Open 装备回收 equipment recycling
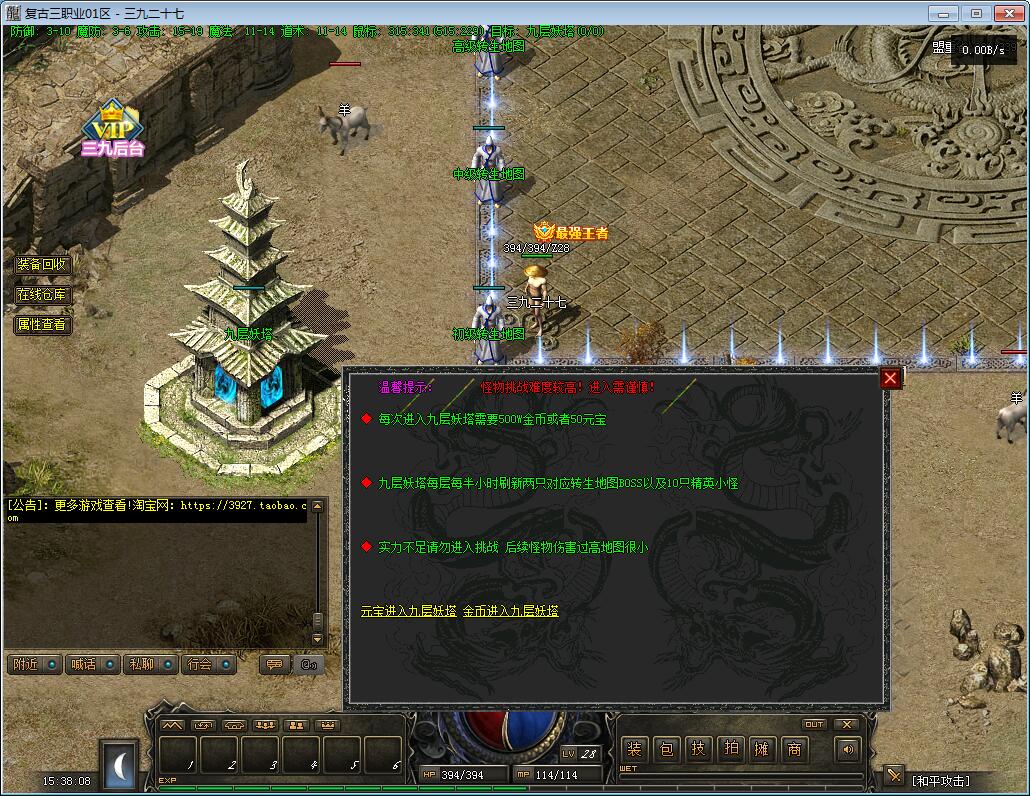This screenshot has width=1030, height=796. tap(42, 265)
